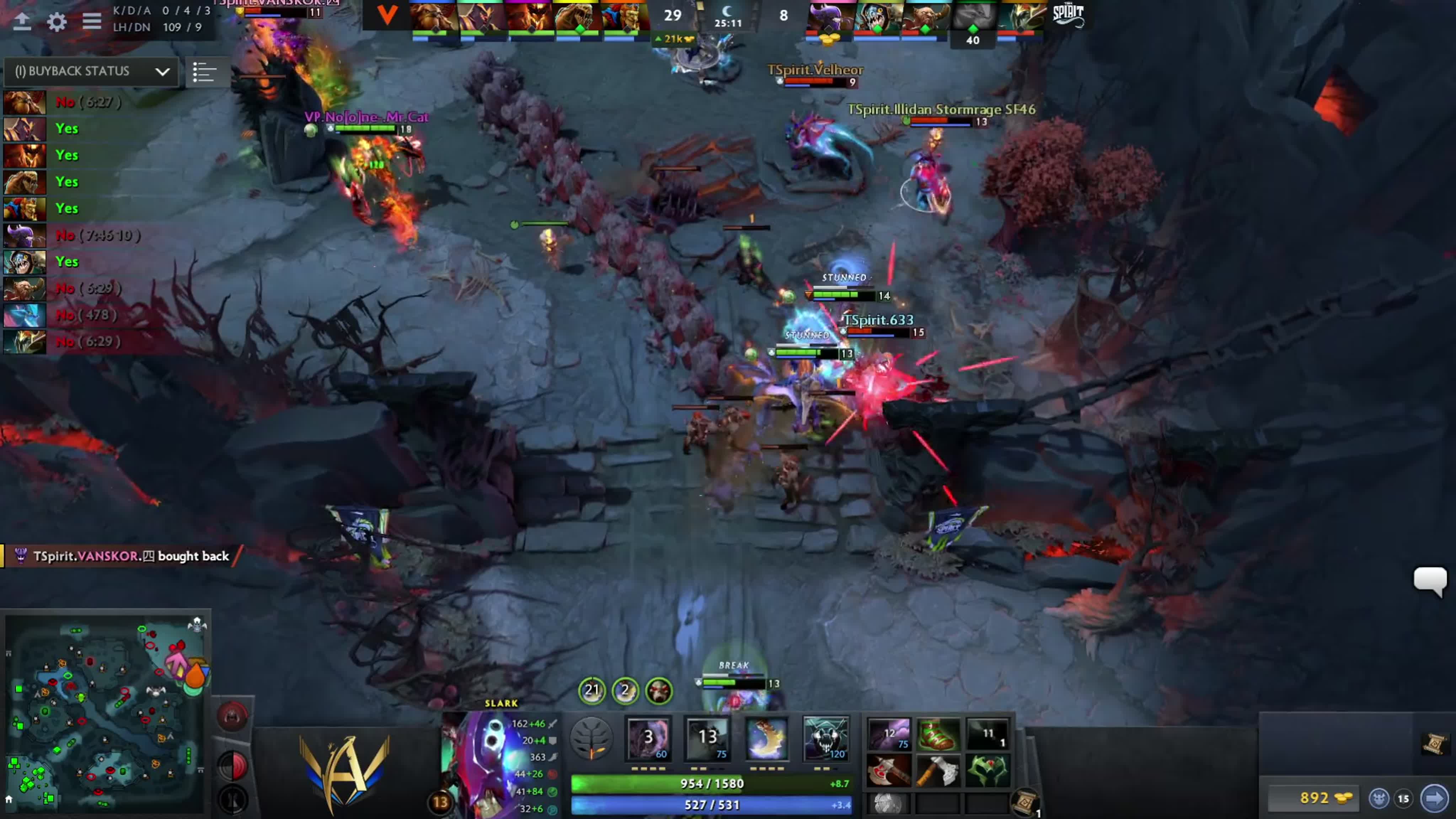The width and height of the screenshot is (1456, 819).
Task: Expand the Buyback Status panel dropdown
Action: [162, 72]
